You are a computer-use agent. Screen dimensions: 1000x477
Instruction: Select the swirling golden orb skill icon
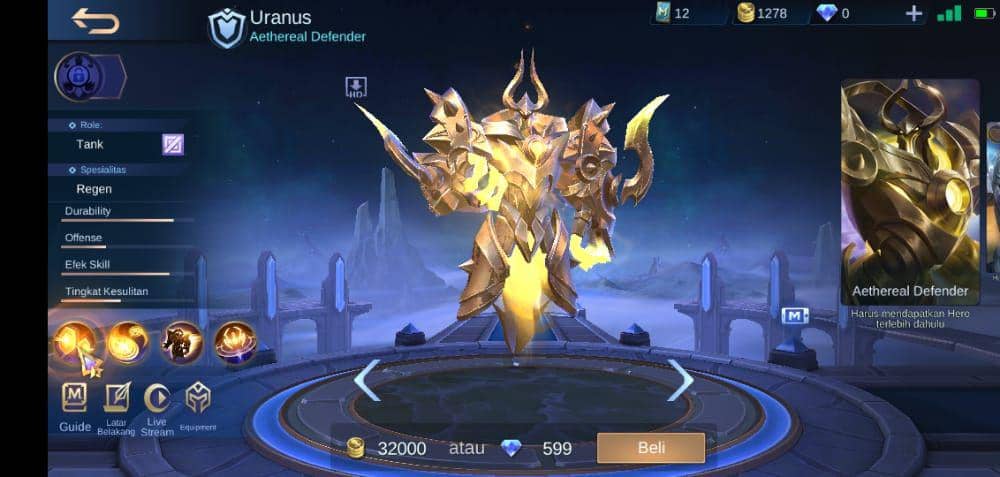click(128, 343)
